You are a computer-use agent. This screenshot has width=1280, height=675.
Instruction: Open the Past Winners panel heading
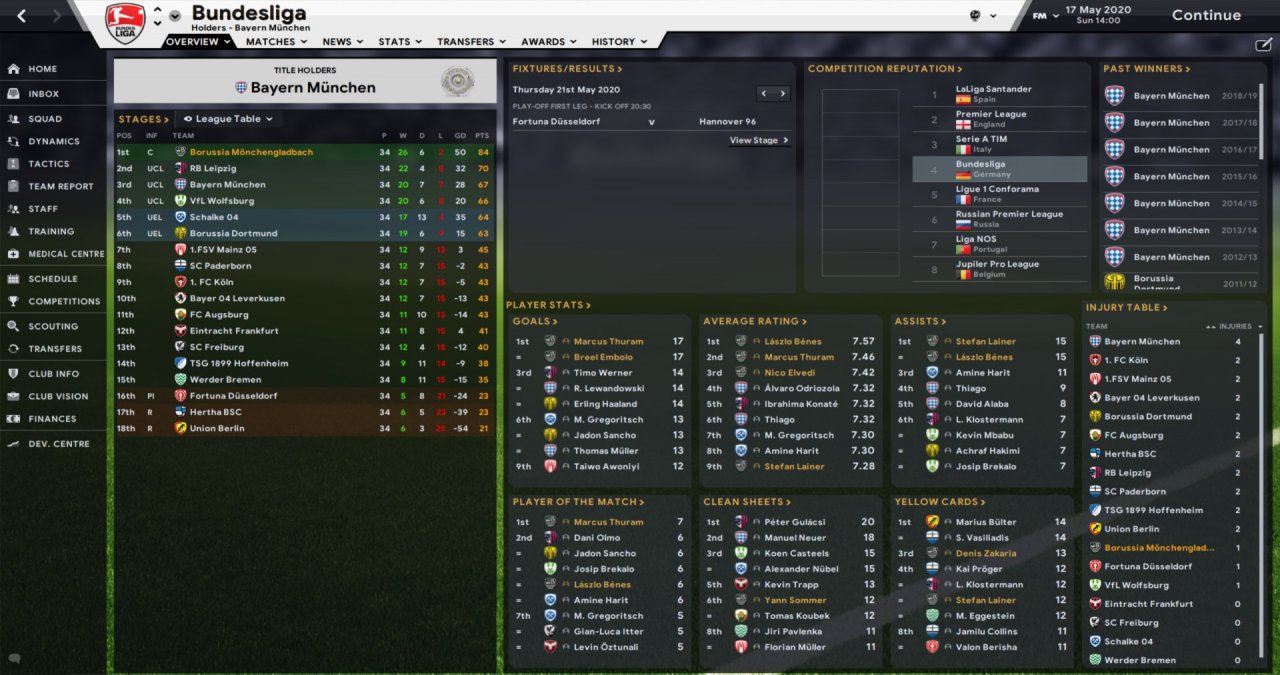[1146, 69]
